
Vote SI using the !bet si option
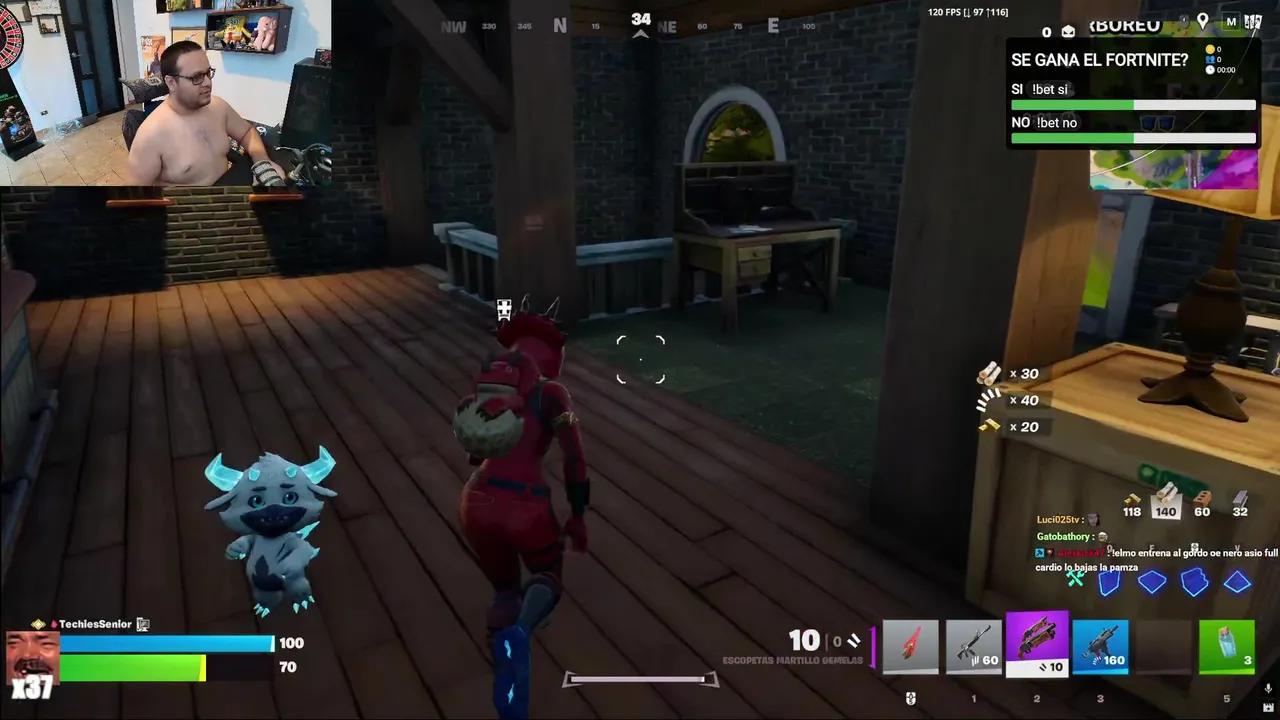pos(1043,89)
